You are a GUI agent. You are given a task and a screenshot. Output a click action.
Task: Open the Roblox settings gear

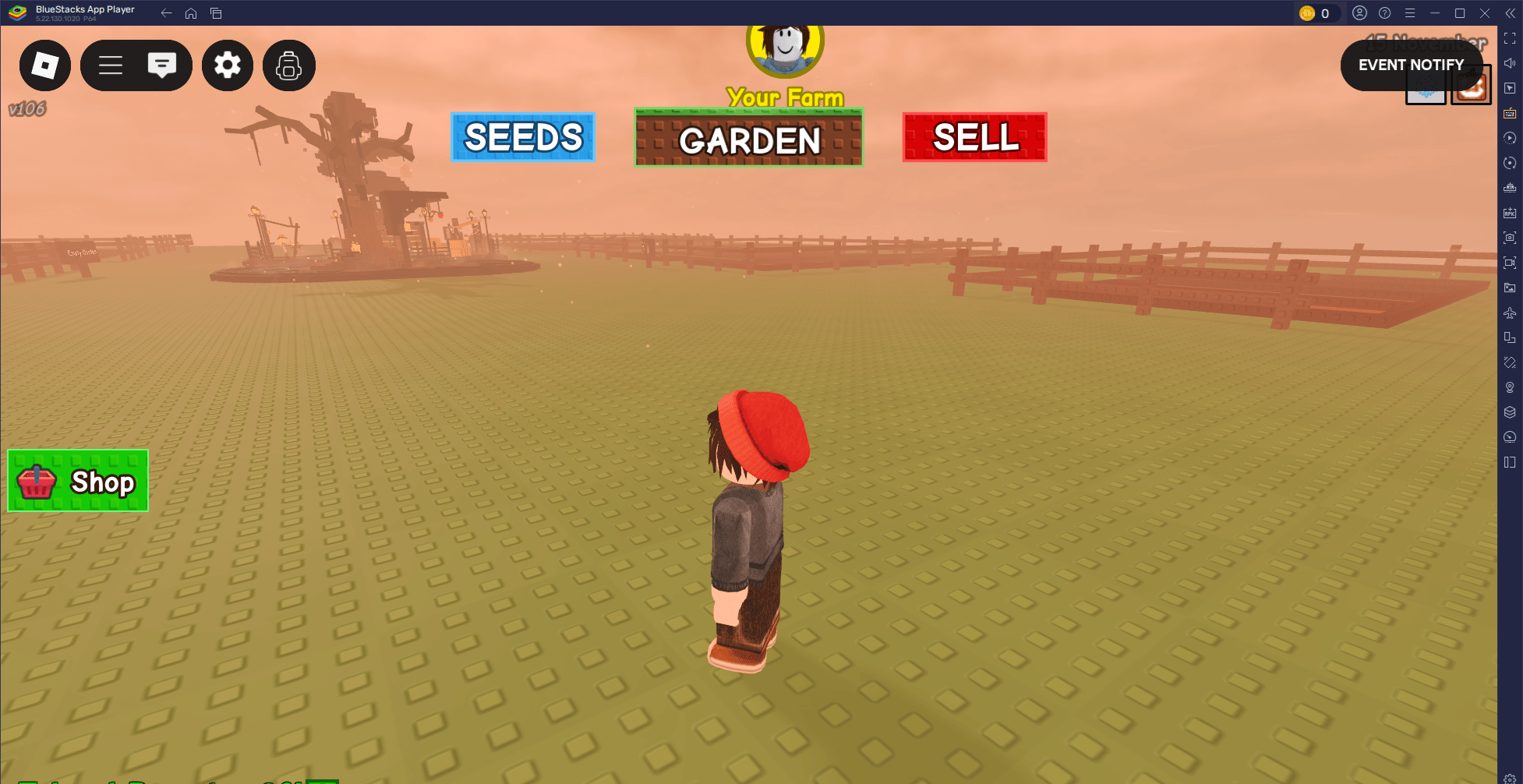(227, 65)
